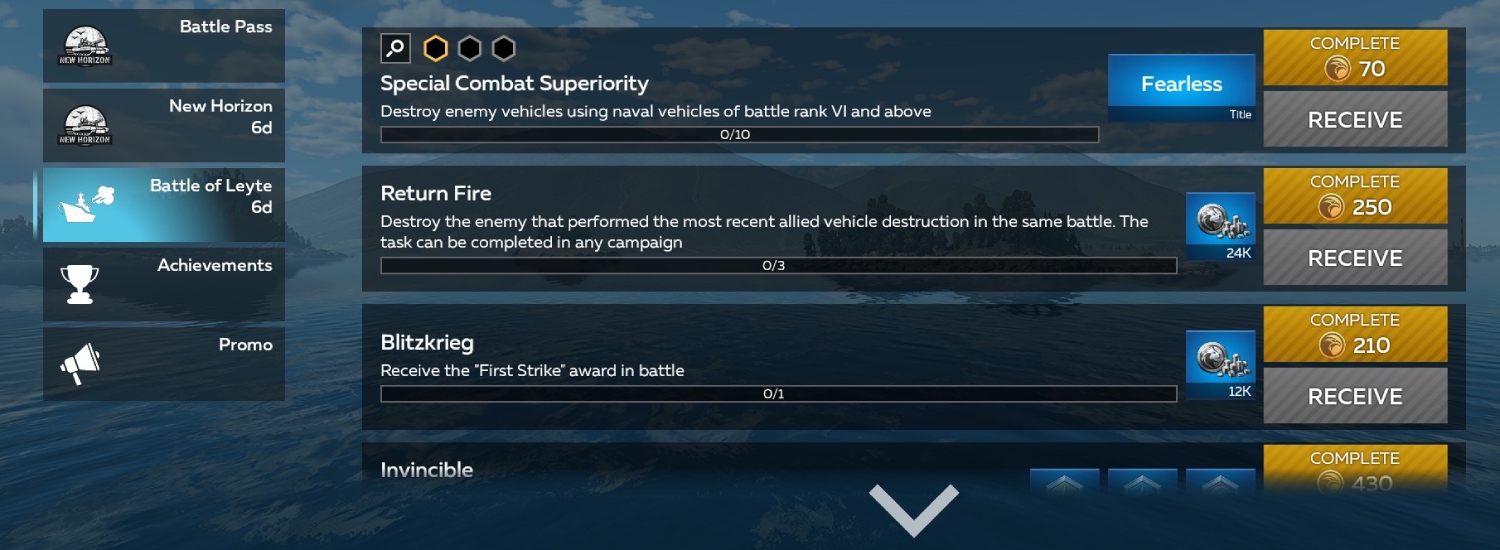Click the magnifying glass icon on Special Combat Superiority

(x=396, y=48)
